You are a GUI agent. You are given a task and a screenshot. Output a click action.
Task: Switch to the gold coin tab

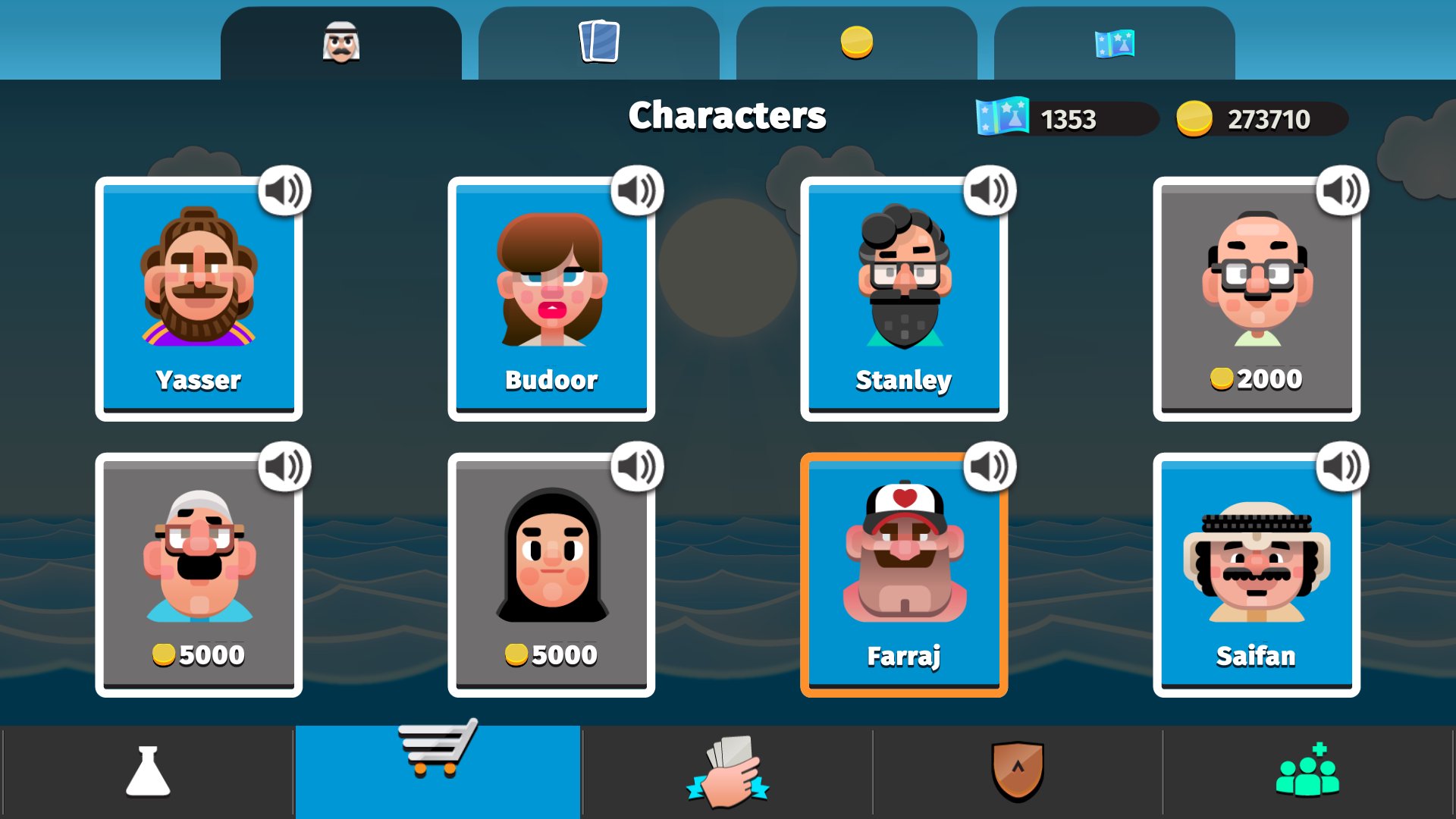coord(856,43)
